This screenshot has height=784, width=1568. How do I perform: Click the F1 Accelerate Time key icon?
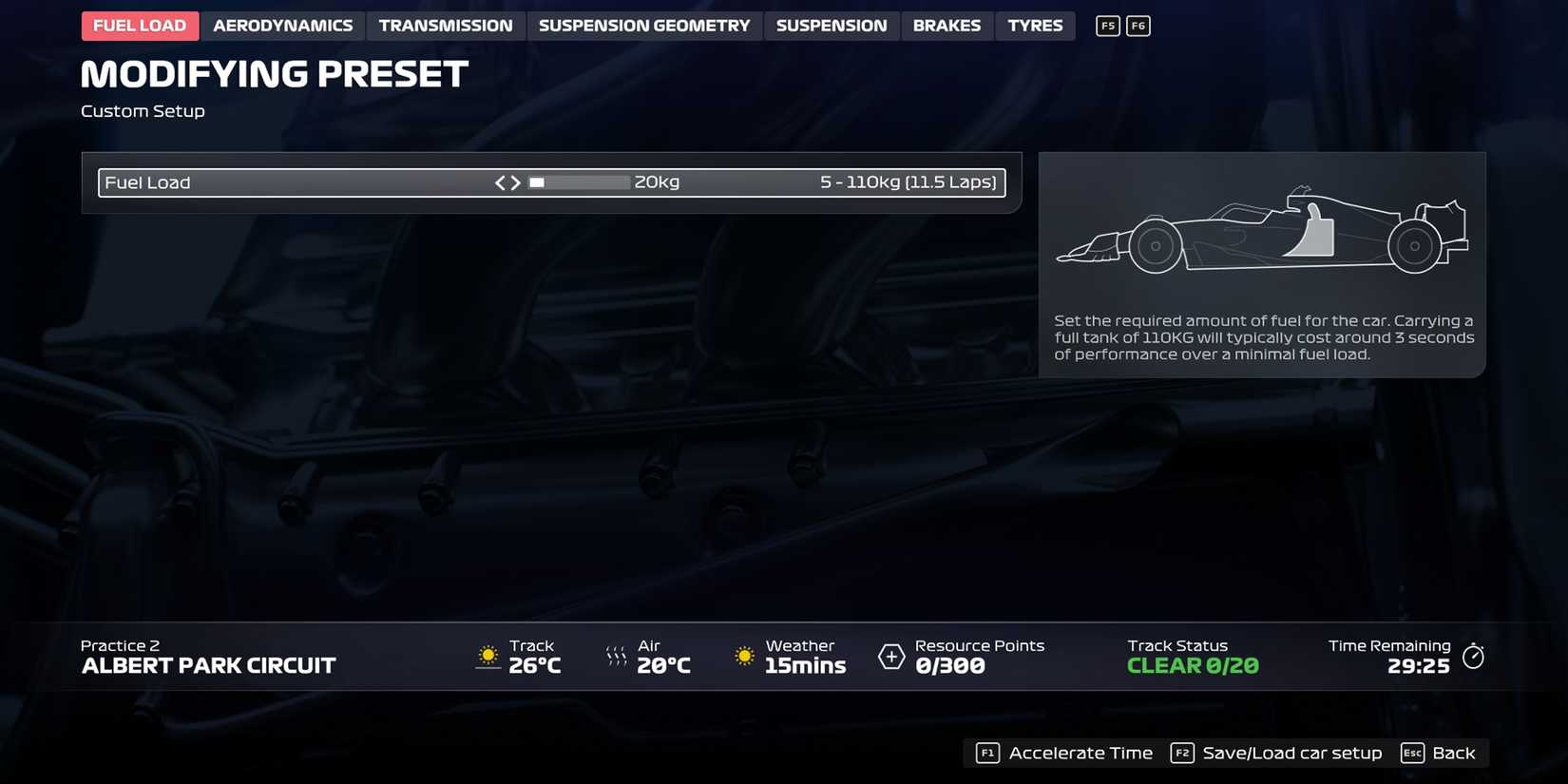tap(986, 752)
